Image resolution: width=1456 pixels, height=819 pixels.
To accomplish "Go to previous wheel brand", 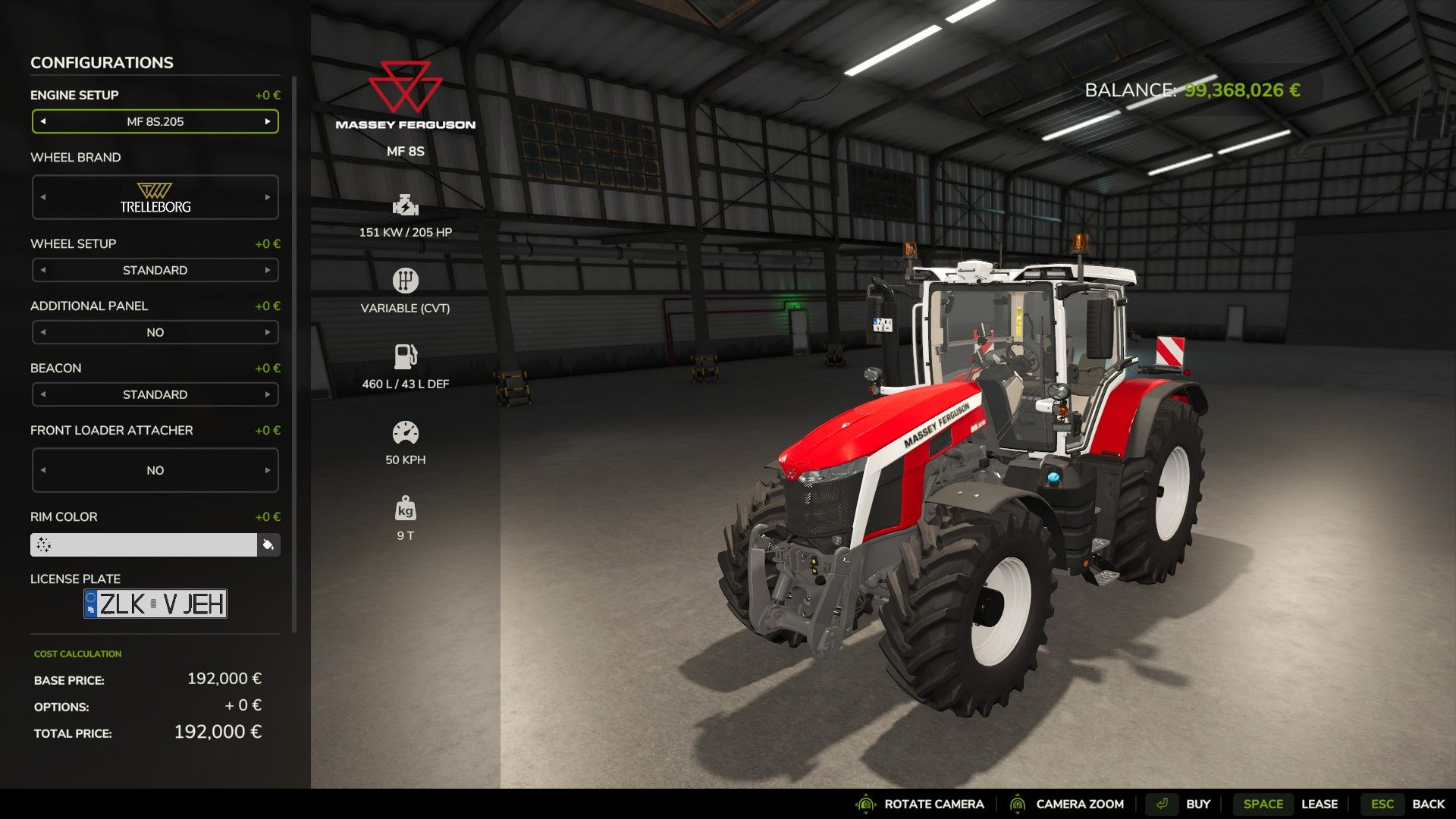I will [x=43, y=197].
